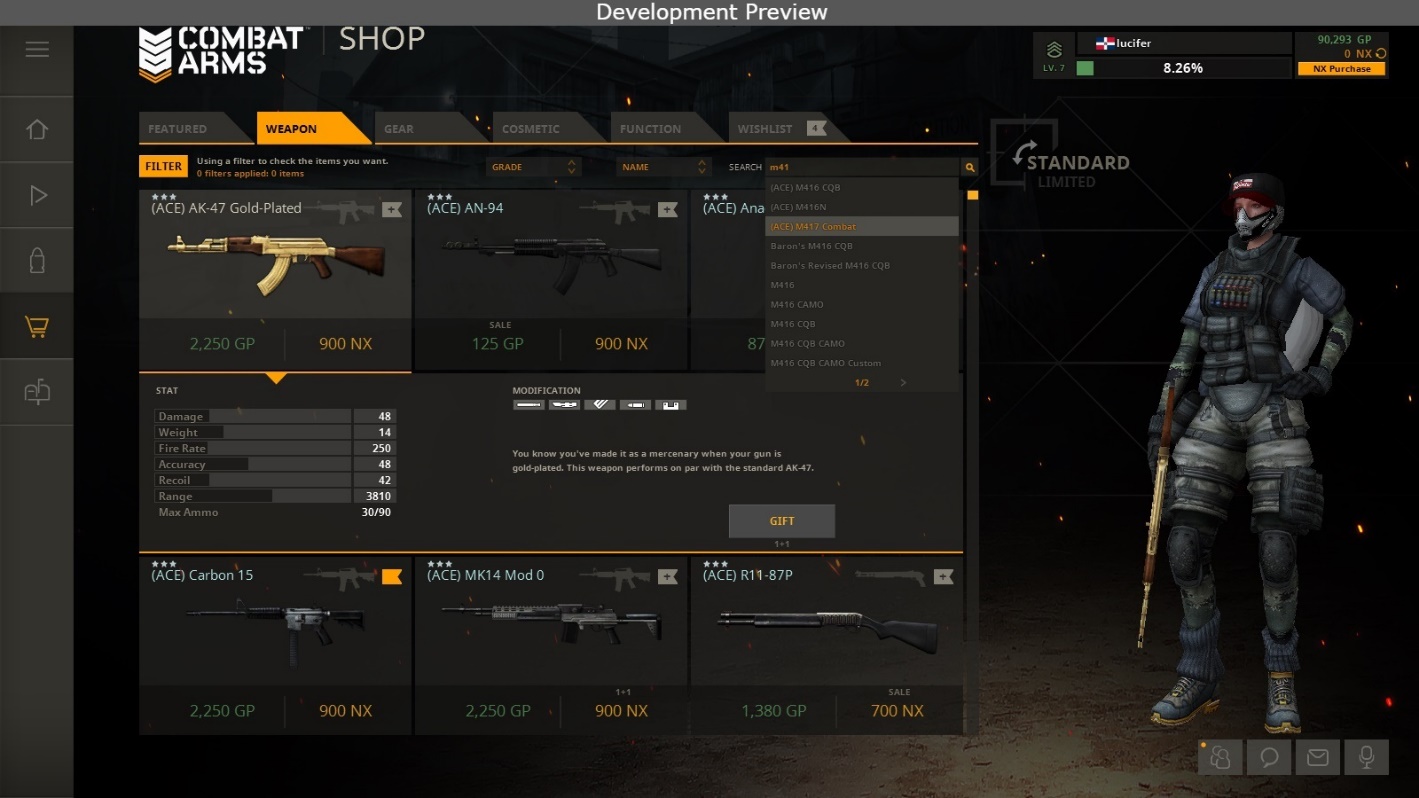Click the NX Purchase button
The image size is (1419, 798).
tap(1342, 69)
